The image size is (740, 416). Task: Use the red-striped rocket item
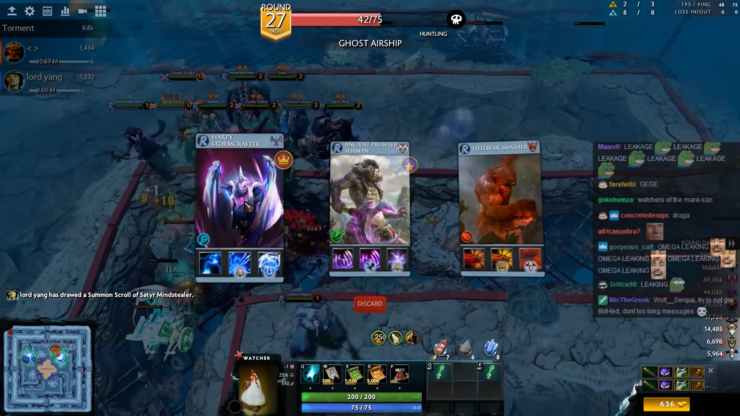438,347
